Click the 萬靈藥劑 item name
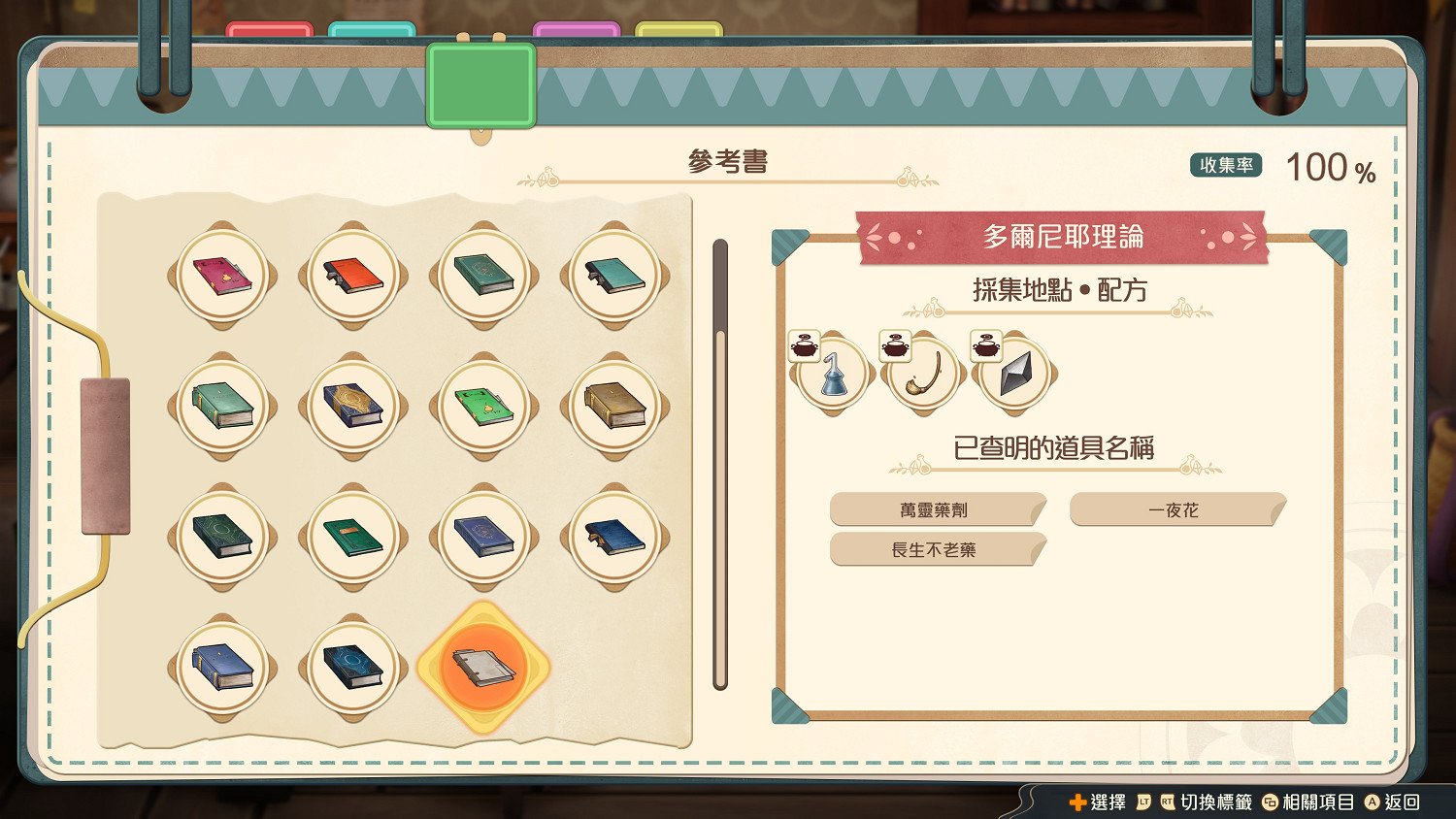This screenshot has width=1456, height=819. (x=935, y=509)
